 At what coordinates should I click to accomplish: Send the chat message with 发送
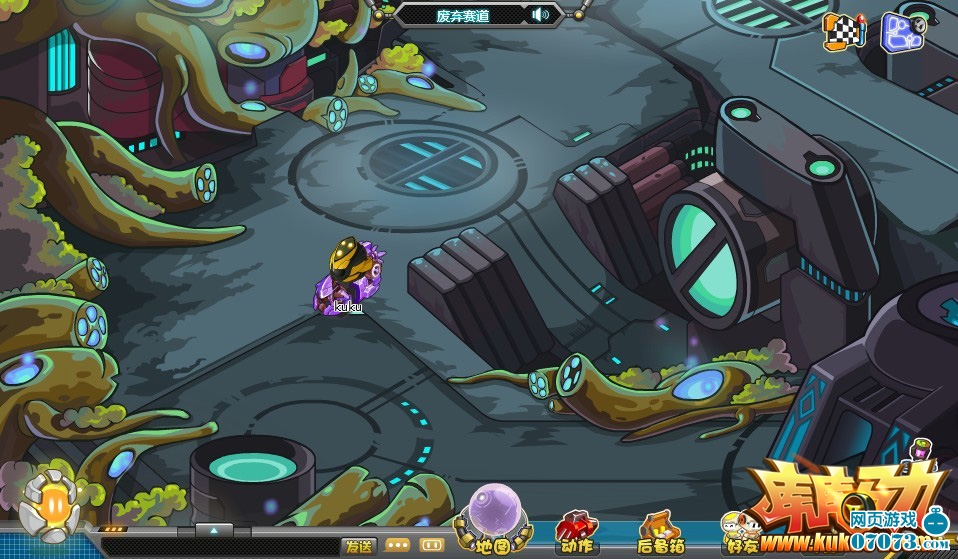pos(357,546)
